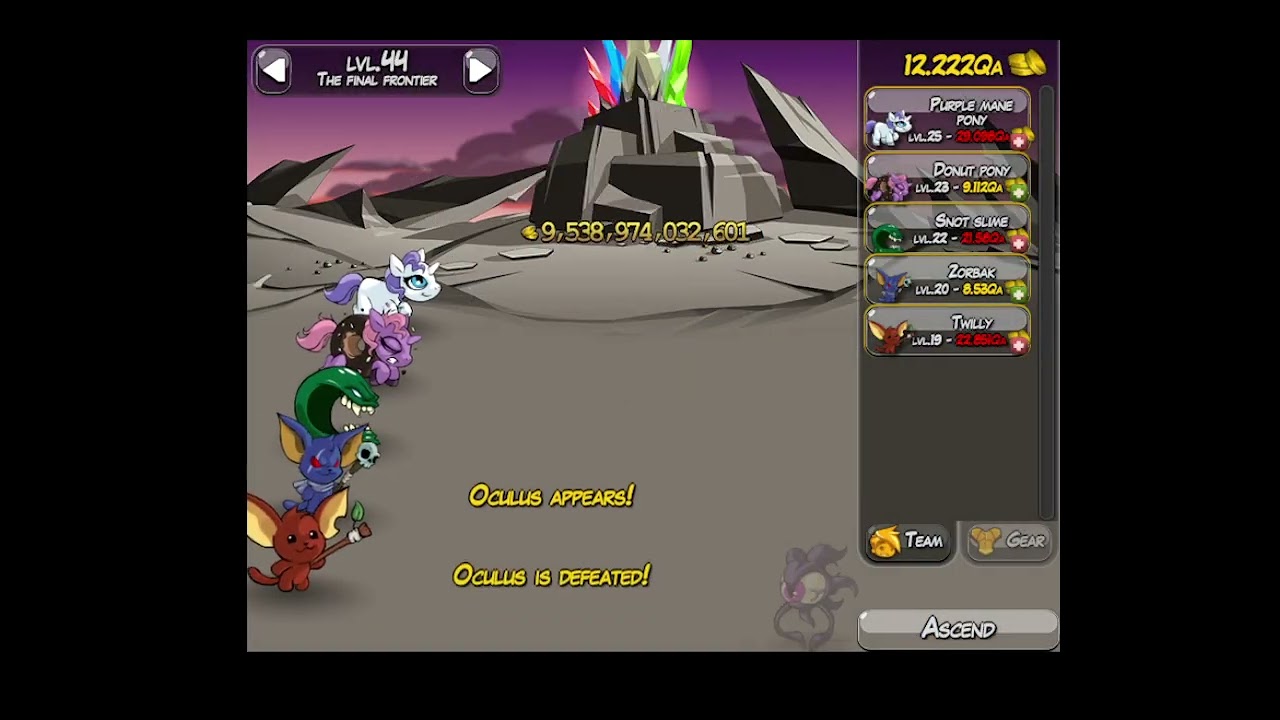Click the gold coin damage counter

530,232
